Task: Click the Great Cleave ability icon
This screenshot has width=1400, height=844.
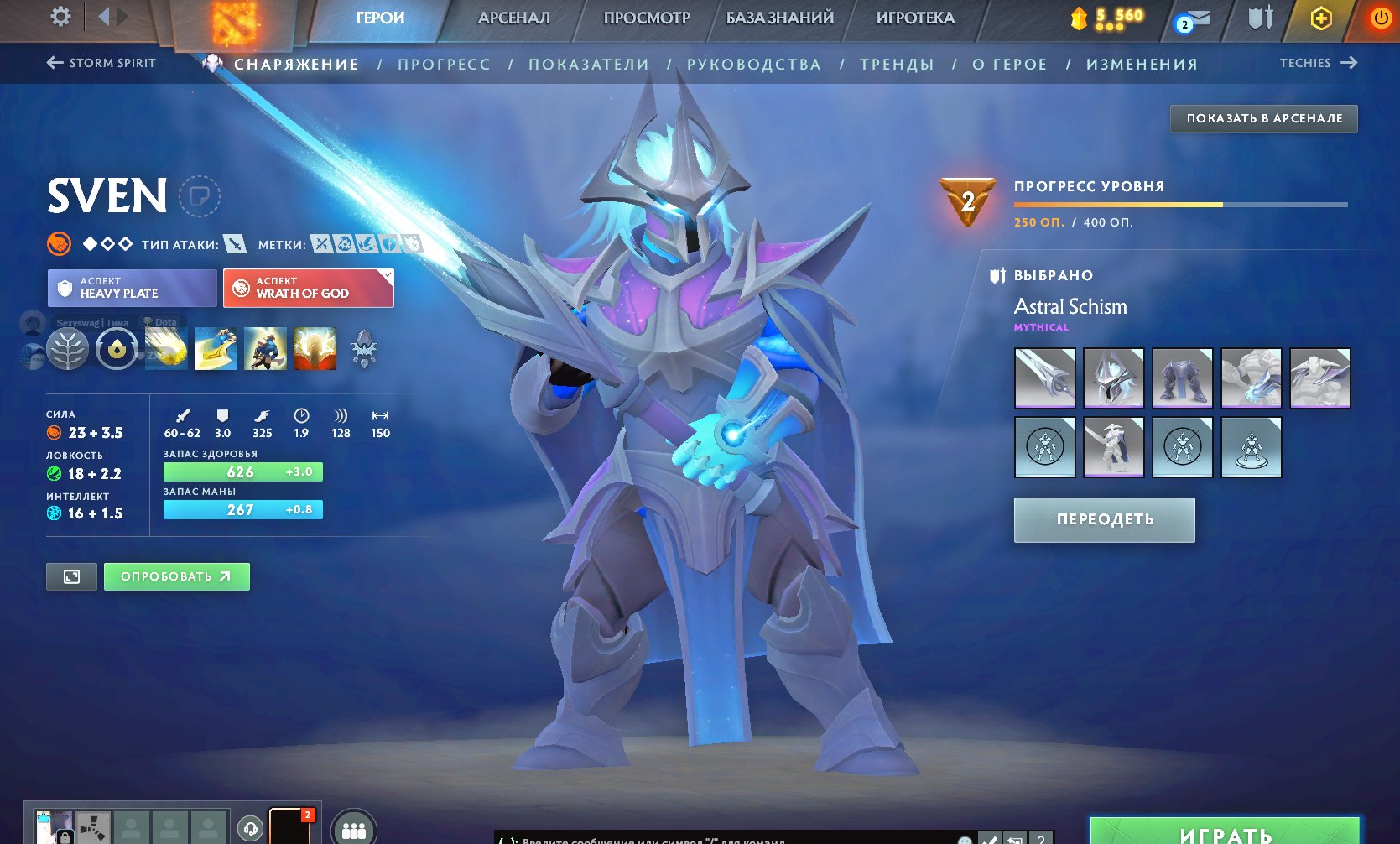Action: pos(216,348)
